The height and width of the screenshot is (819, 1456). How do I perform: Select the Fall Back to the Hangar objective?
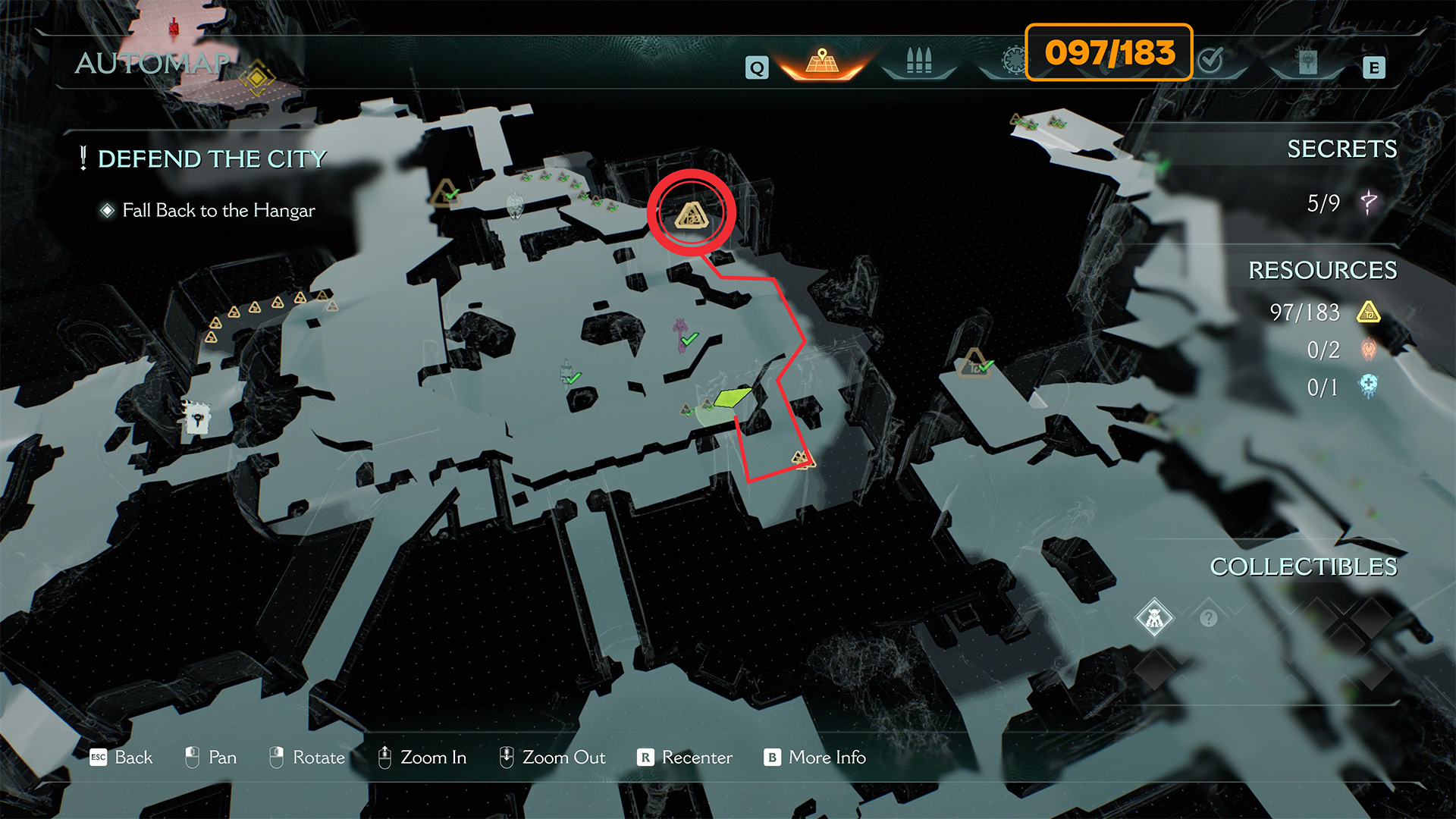pyautogui.click(x=218, y=210)
